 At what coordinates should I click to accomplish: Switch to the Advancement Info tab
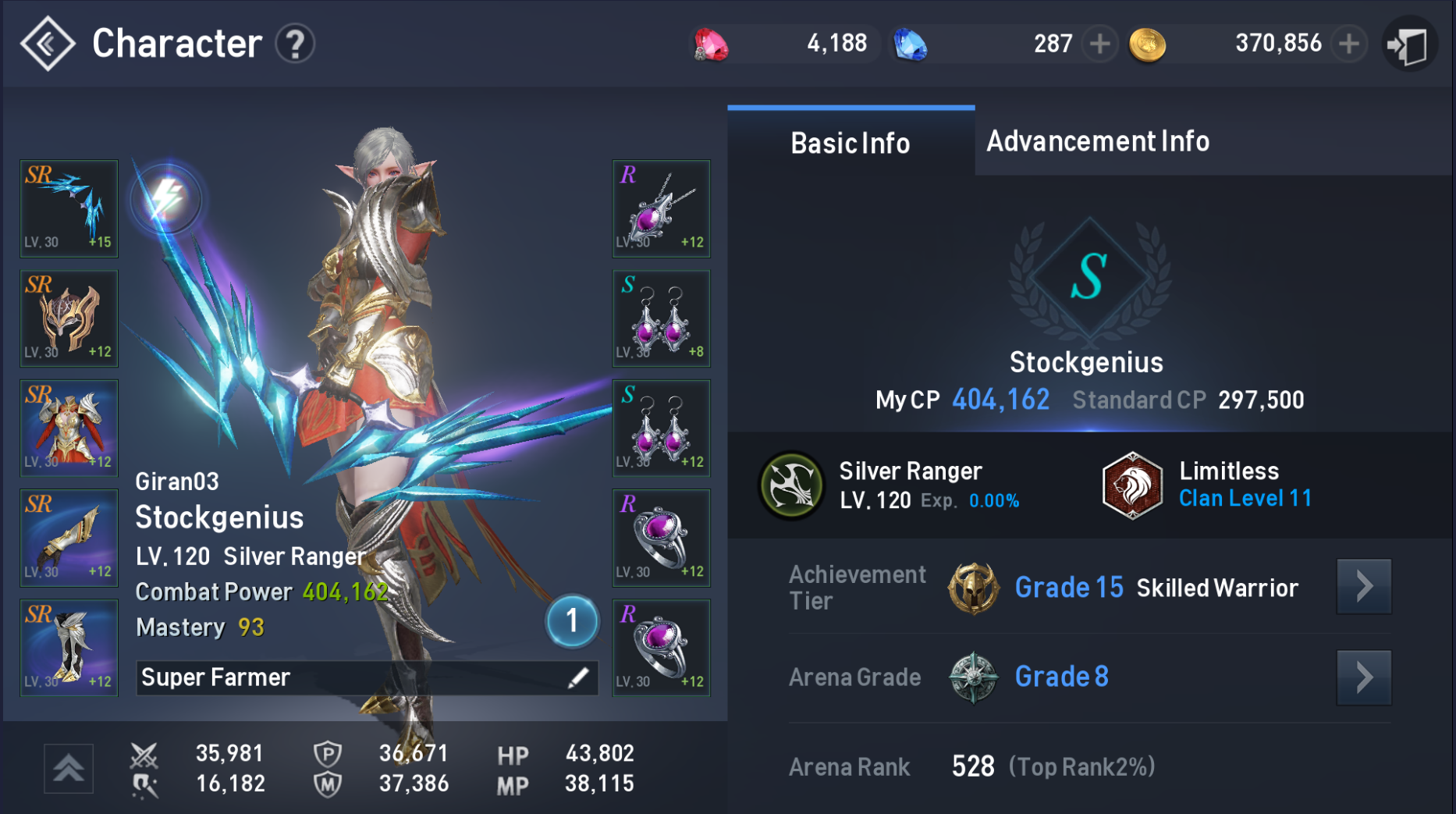pos(1096,141)
